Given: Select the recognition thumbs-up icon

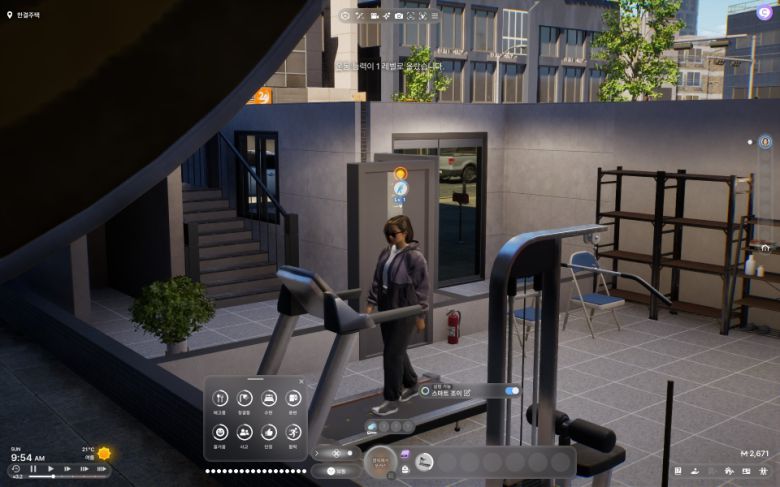Looking at the screenshot, I should click(x=269, y=432).
